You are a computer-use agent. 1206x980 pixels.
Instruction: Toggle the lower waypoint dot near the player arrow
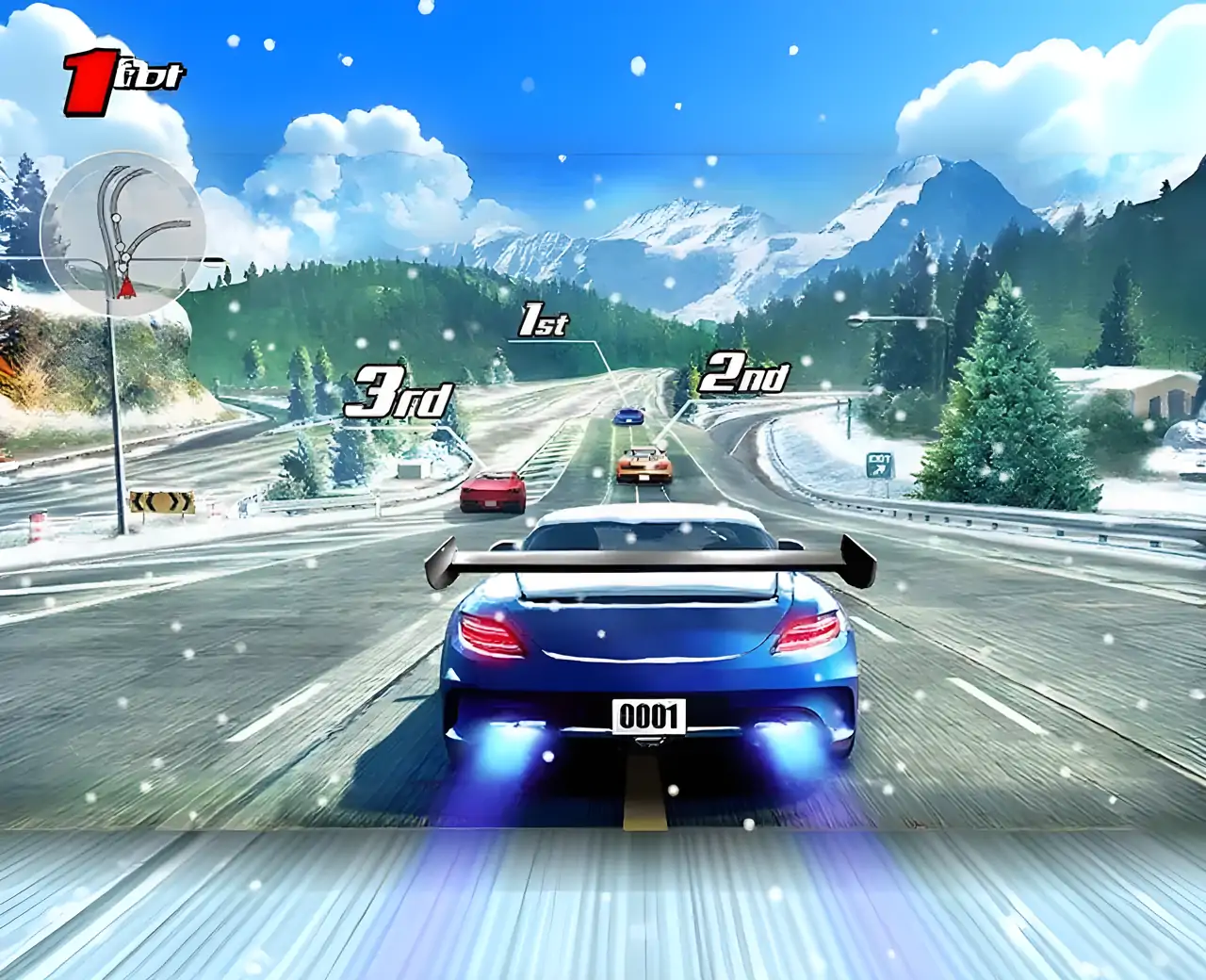tap(122, 269)
